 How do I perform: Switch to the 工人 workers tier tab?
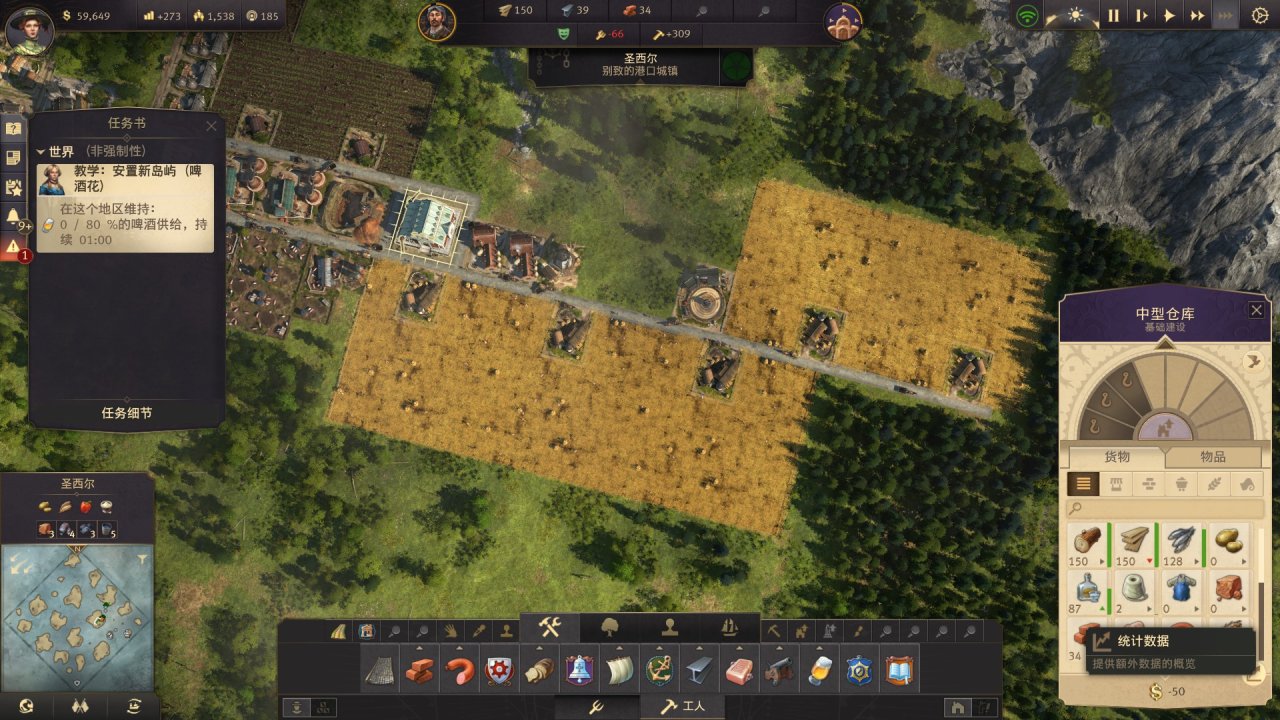click(x=684, y=707)
